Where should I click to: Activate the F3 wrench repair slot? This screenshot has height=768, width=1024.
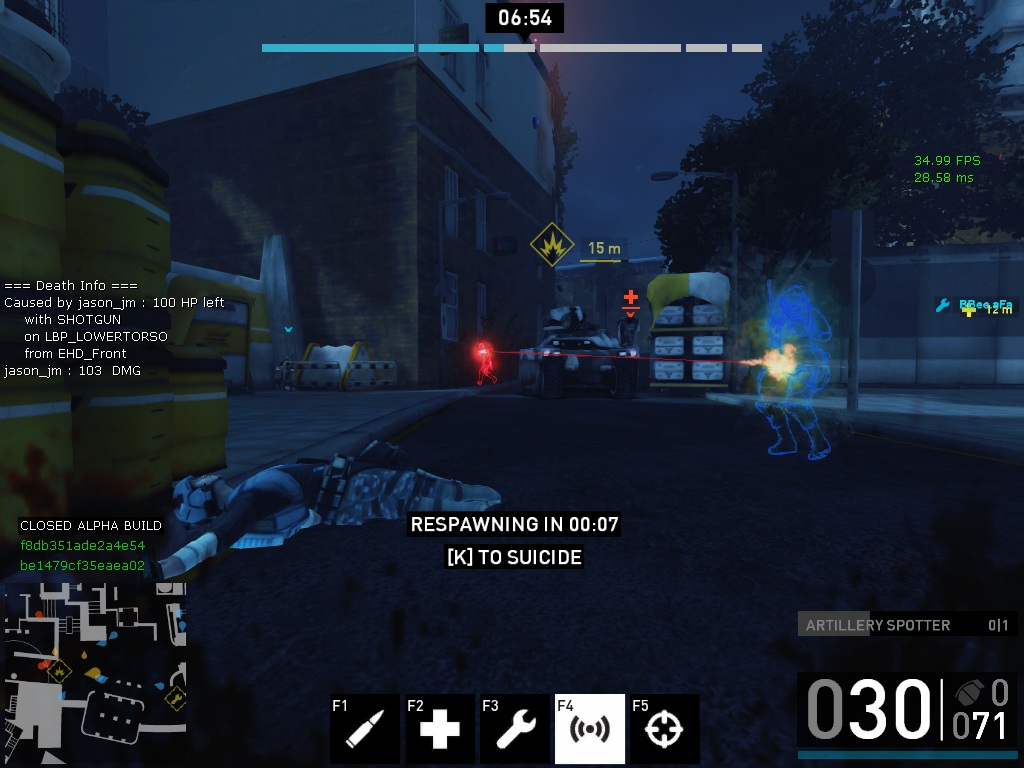pos(515,729)
